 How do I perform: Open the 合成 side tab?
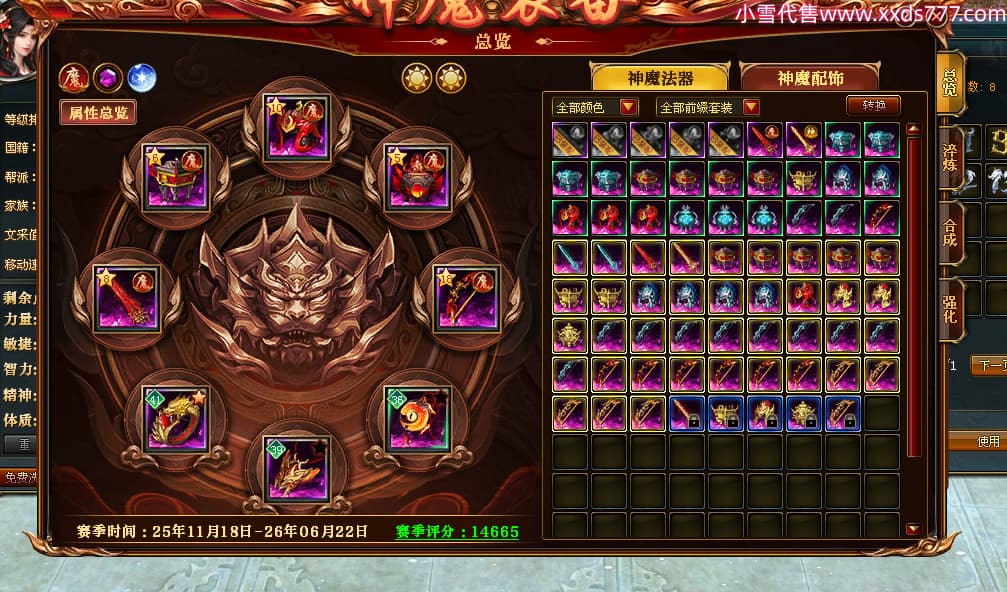(x=950, y=233)
